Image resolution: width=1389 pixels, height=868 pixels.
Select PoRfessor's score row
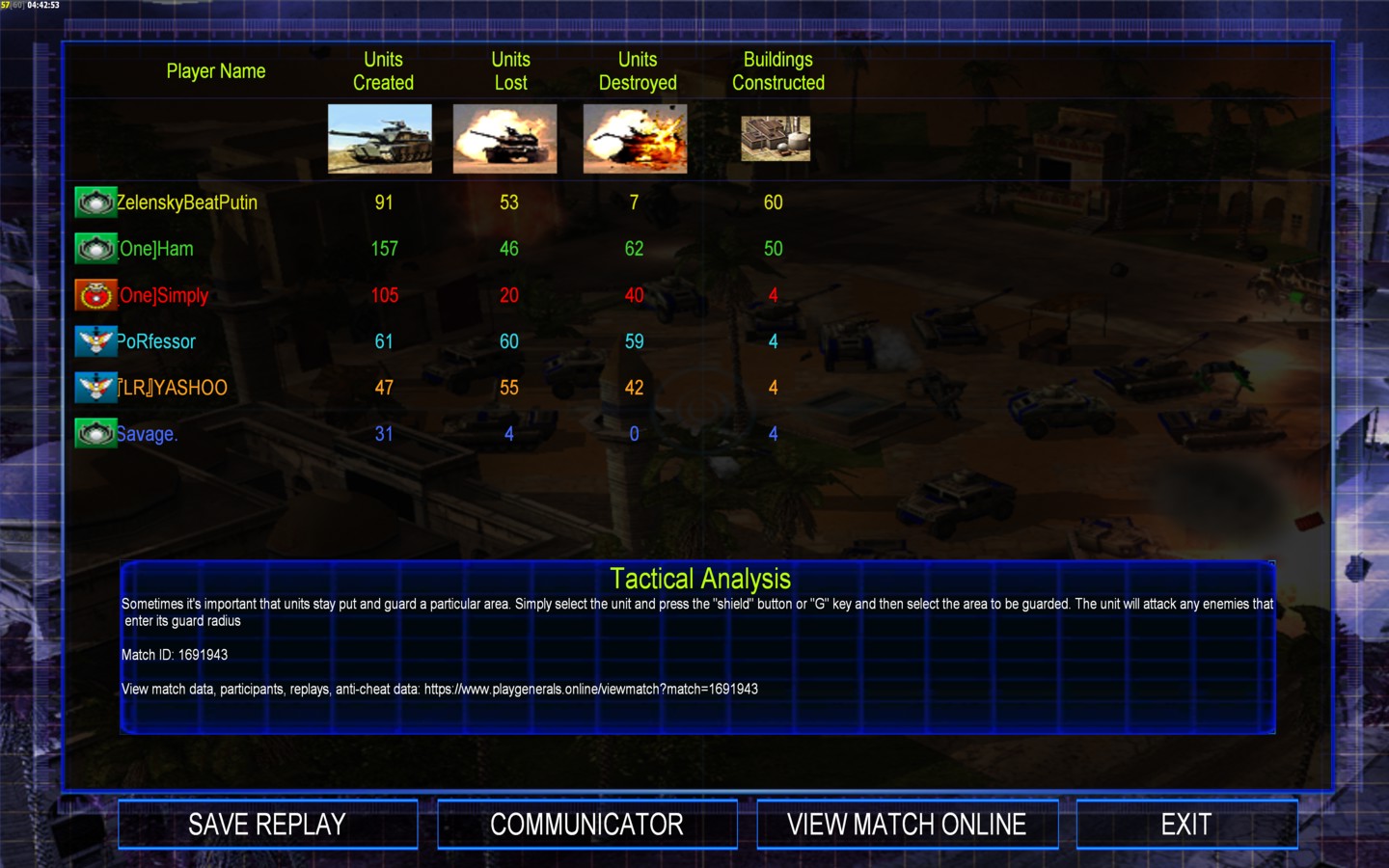[x=156, y=341]
